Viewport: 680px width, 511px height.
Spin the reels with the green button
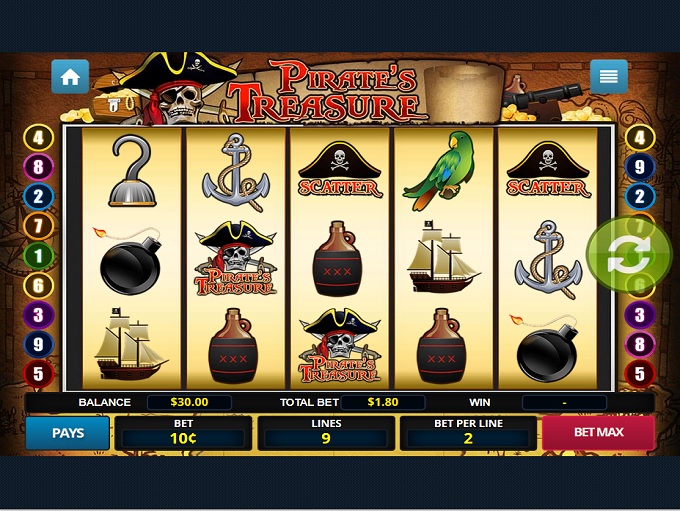[x=629, y=256]
